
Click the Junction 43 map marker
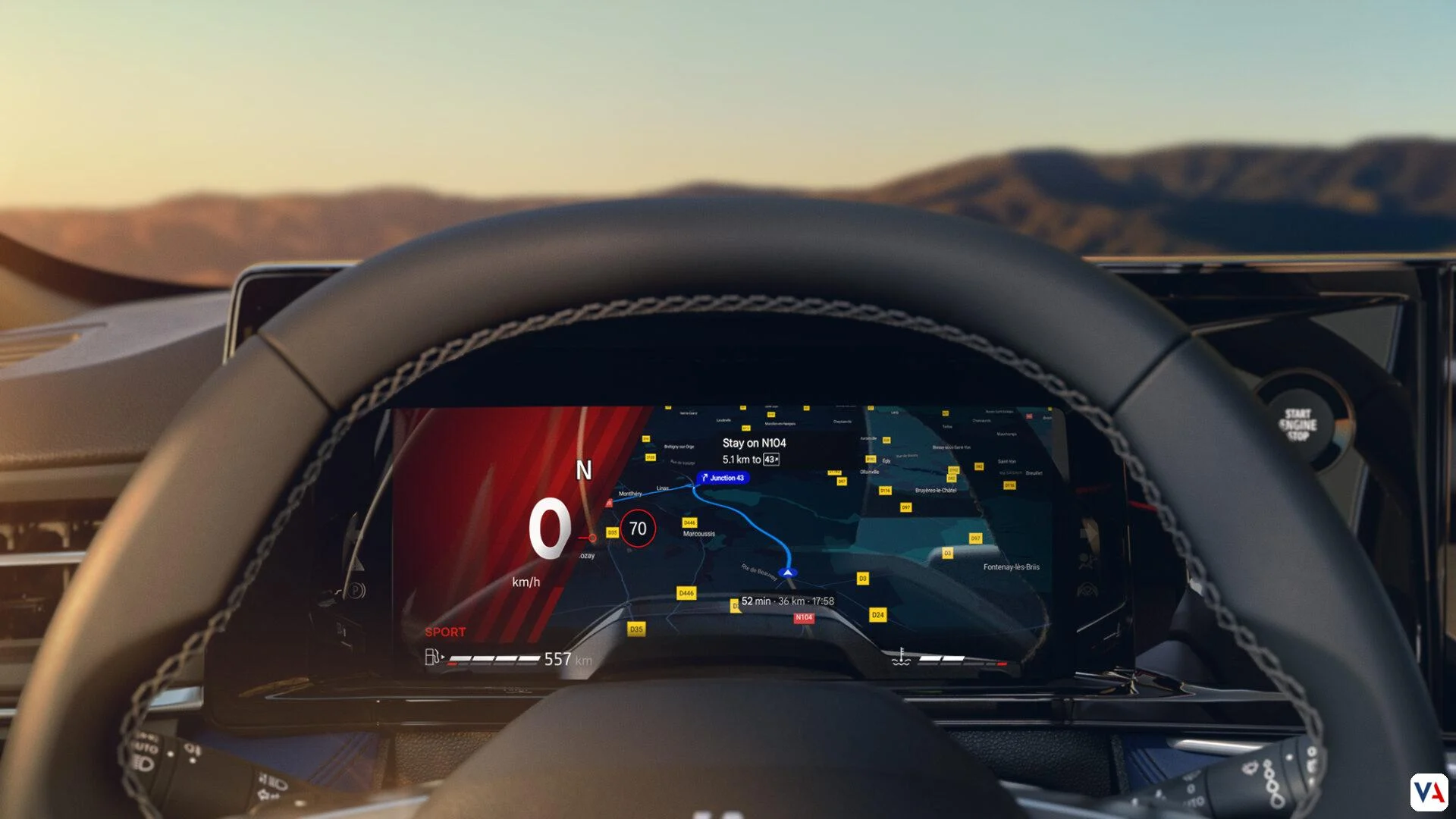[x=723, y=478]
